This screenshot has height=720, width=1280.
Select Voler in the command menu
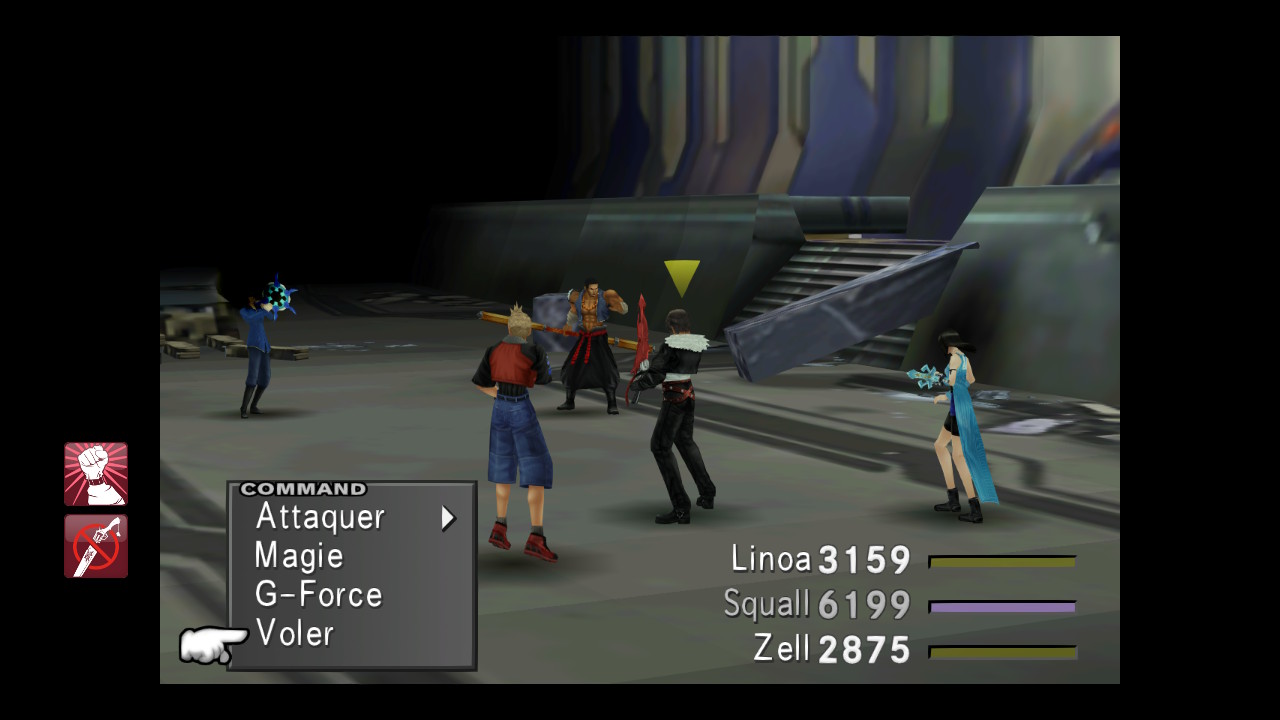tap(294, 633)
